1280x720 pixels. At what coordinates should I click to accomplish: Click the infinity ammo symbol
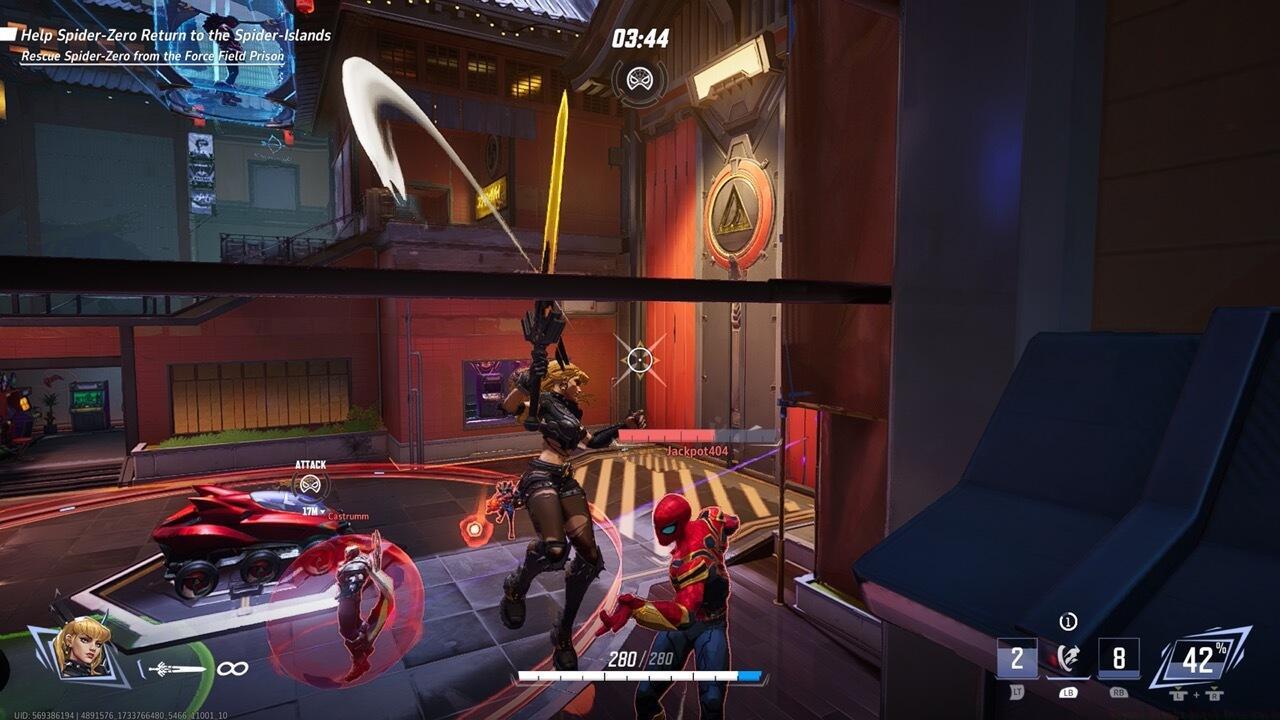pyautogui.click(x=233, y=668)
